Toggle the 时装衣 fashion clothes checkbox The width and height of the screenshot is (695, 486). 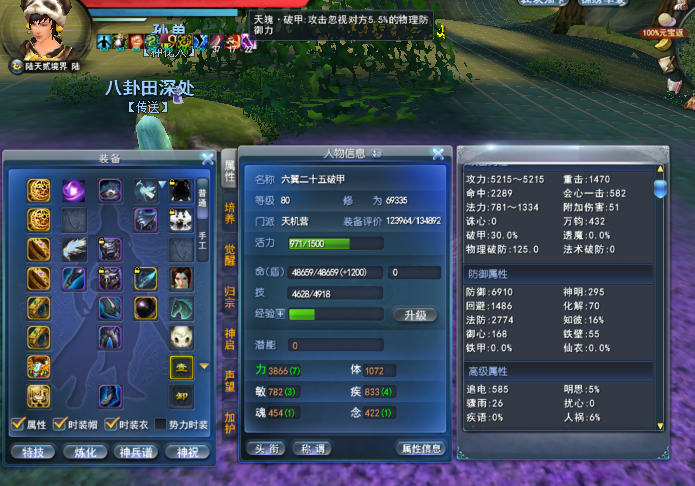[113, 425]
